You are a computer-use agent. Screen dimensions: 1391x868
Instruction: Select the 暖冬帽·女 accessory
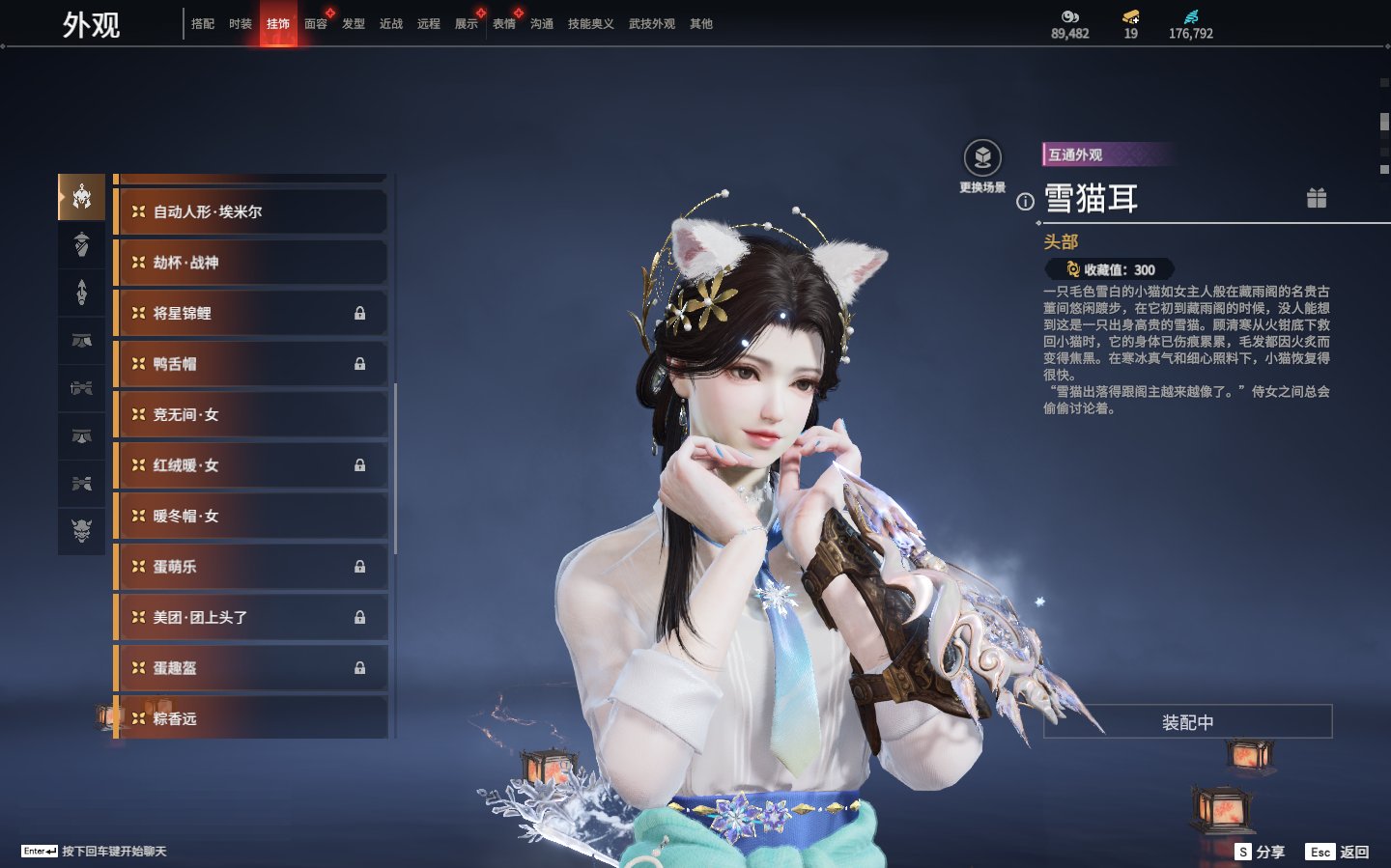pos(251,516)
